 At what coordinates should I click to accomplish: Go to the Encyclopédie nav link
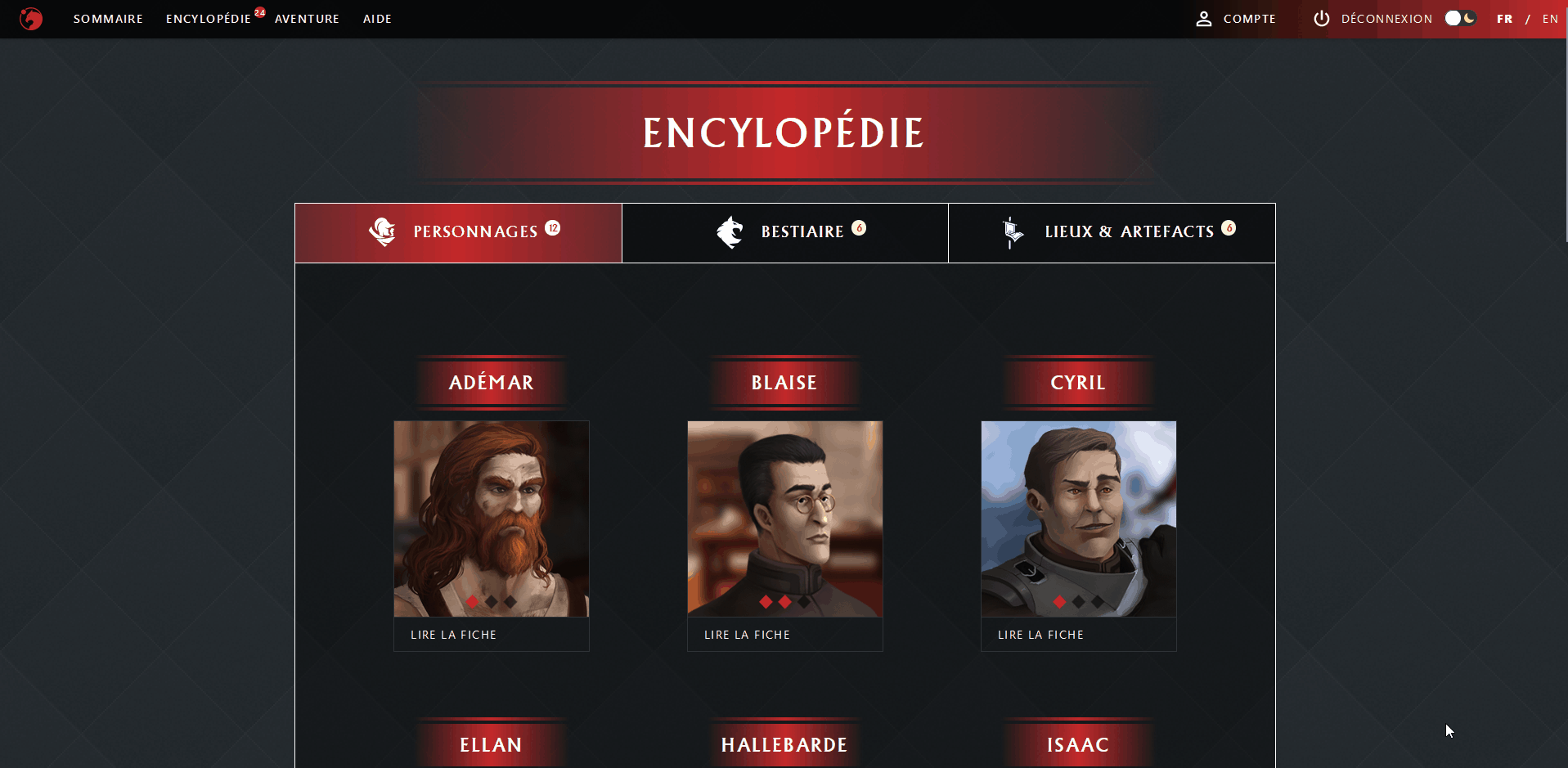208,19
